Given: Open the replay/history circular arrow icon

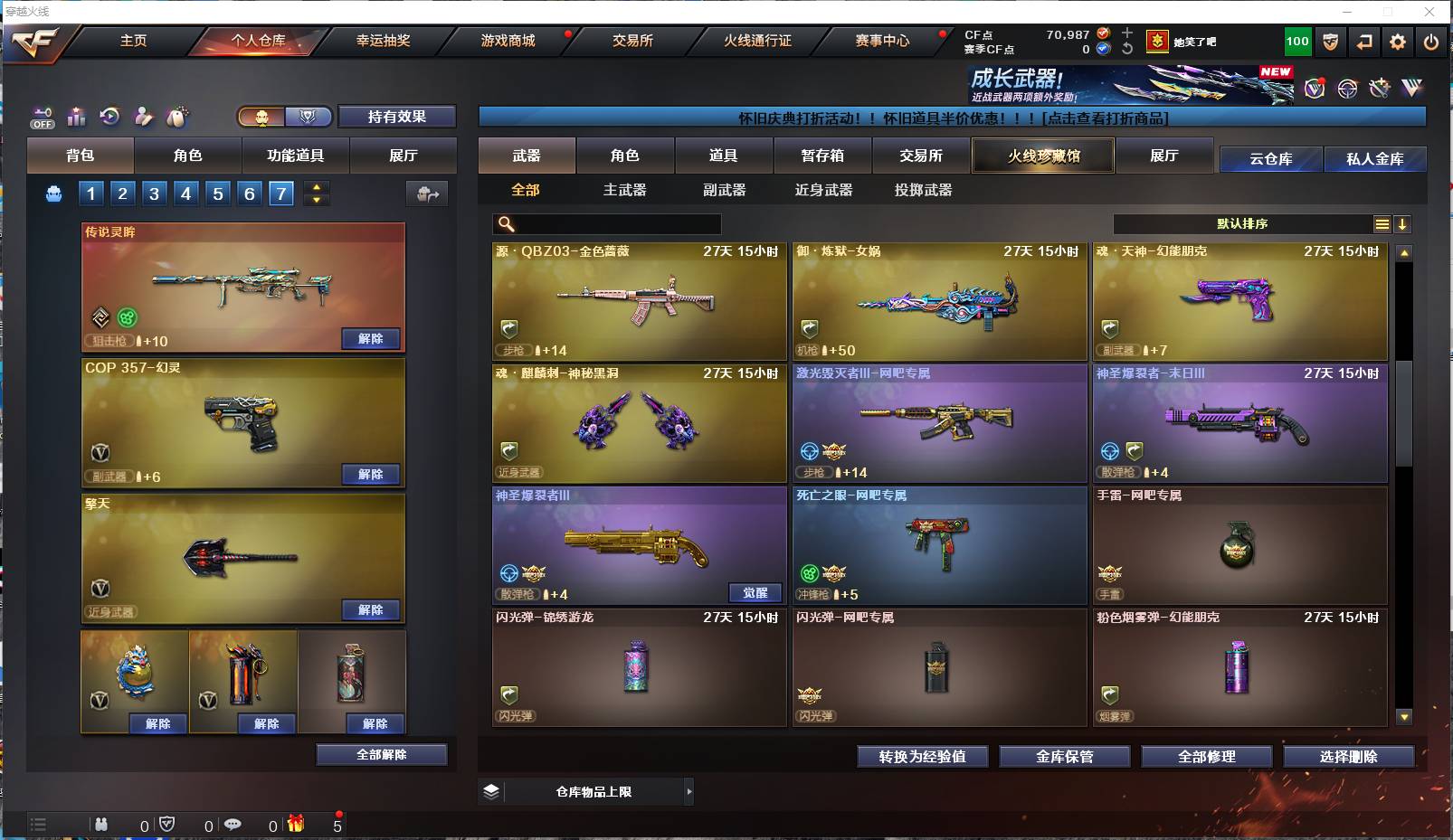Looking at the screenshot, I should [109, 116].
